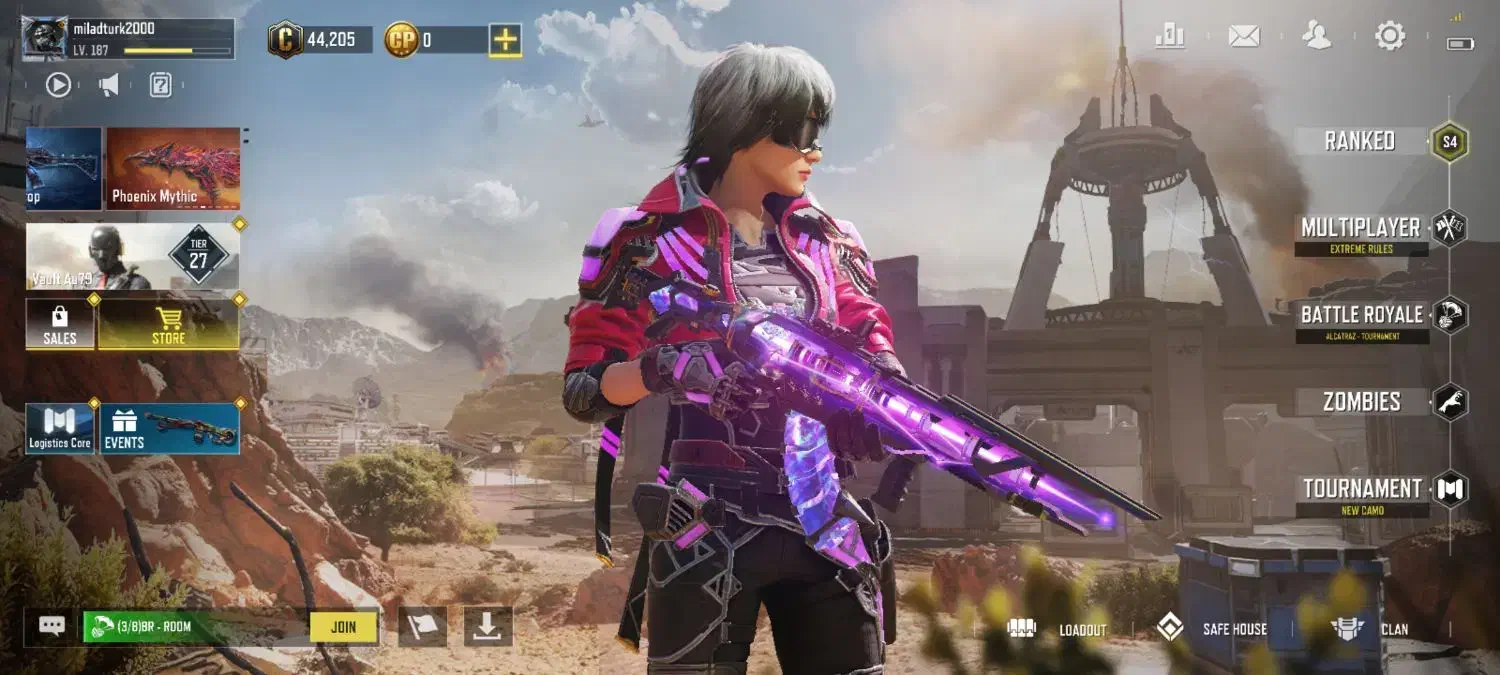Open the Phoenix Mythic banner
The image size is (1500, 675).
tap(173, 169)
